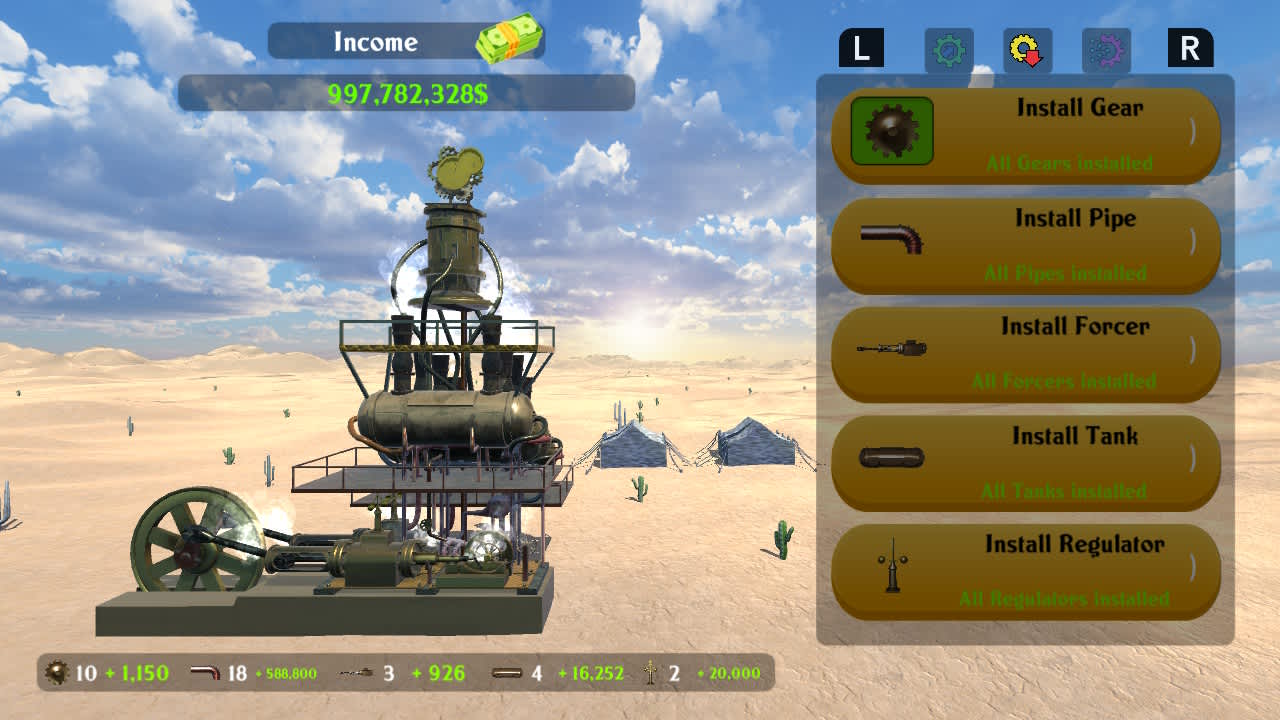Click the regulator resource icon in bottom bar
Screen dimensions: 1280x720
click(648, 672)
